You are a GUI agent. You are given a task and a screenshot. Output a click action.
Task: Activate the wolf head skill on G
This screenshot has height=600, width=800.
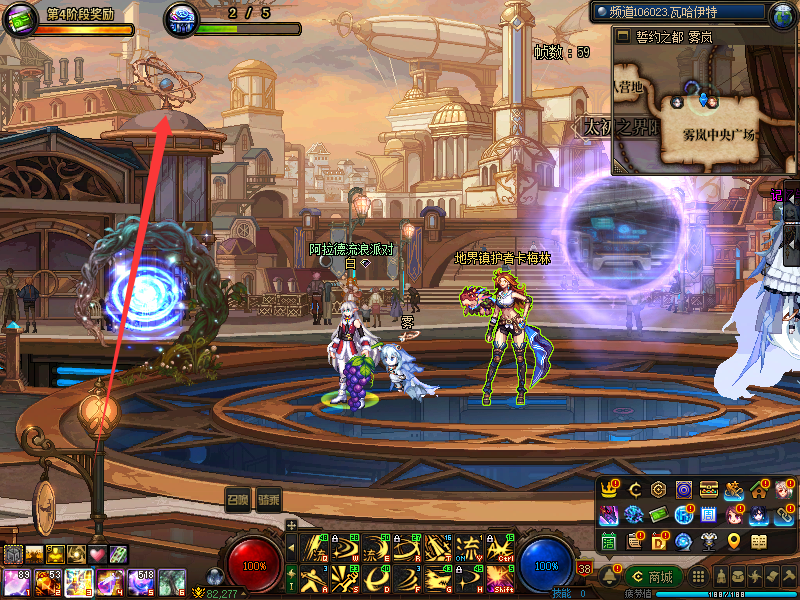[437, 576]
